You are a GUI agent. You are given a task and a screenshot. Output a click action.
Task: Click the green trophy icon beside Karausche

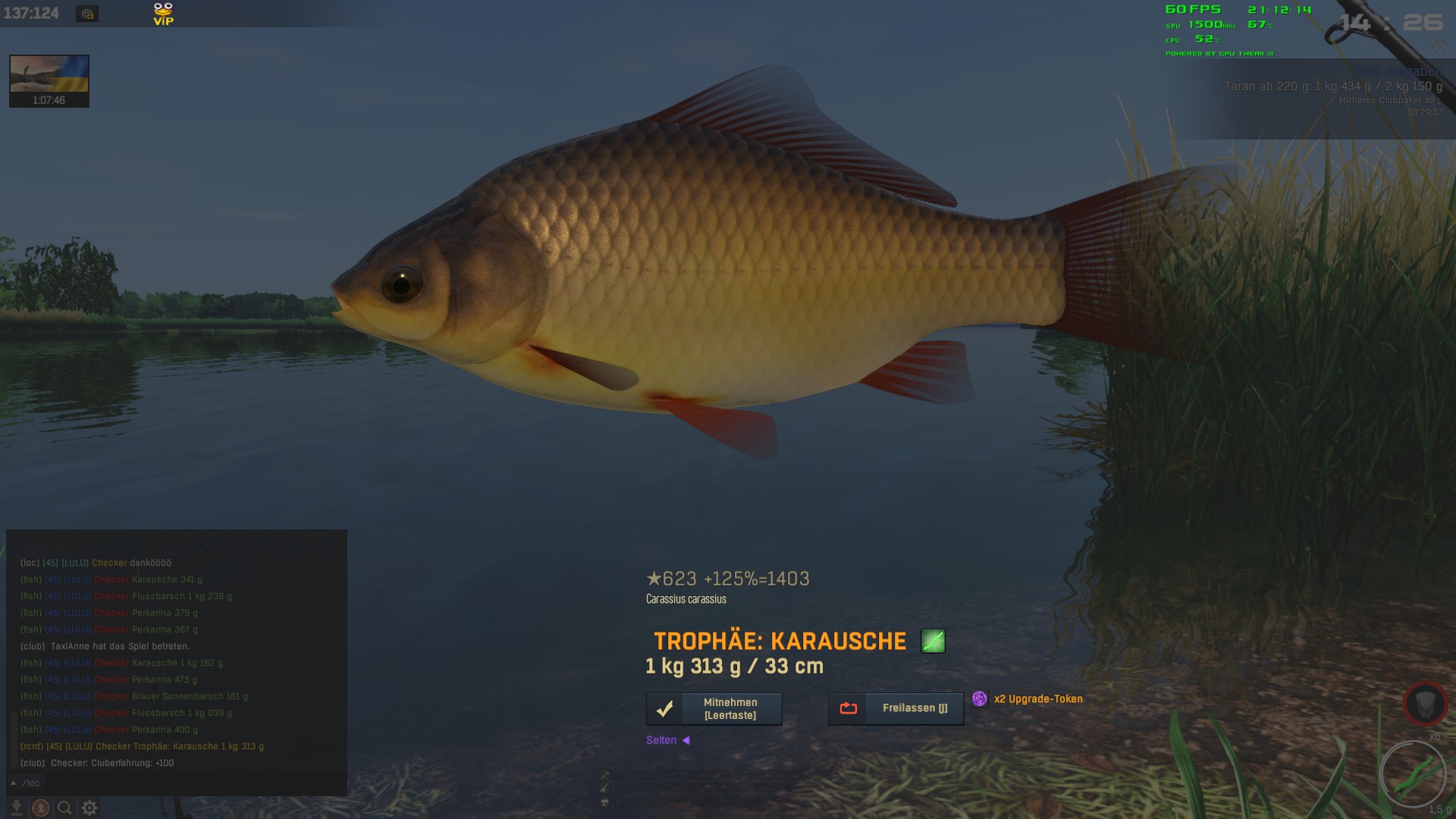click(x=933, y=641)
